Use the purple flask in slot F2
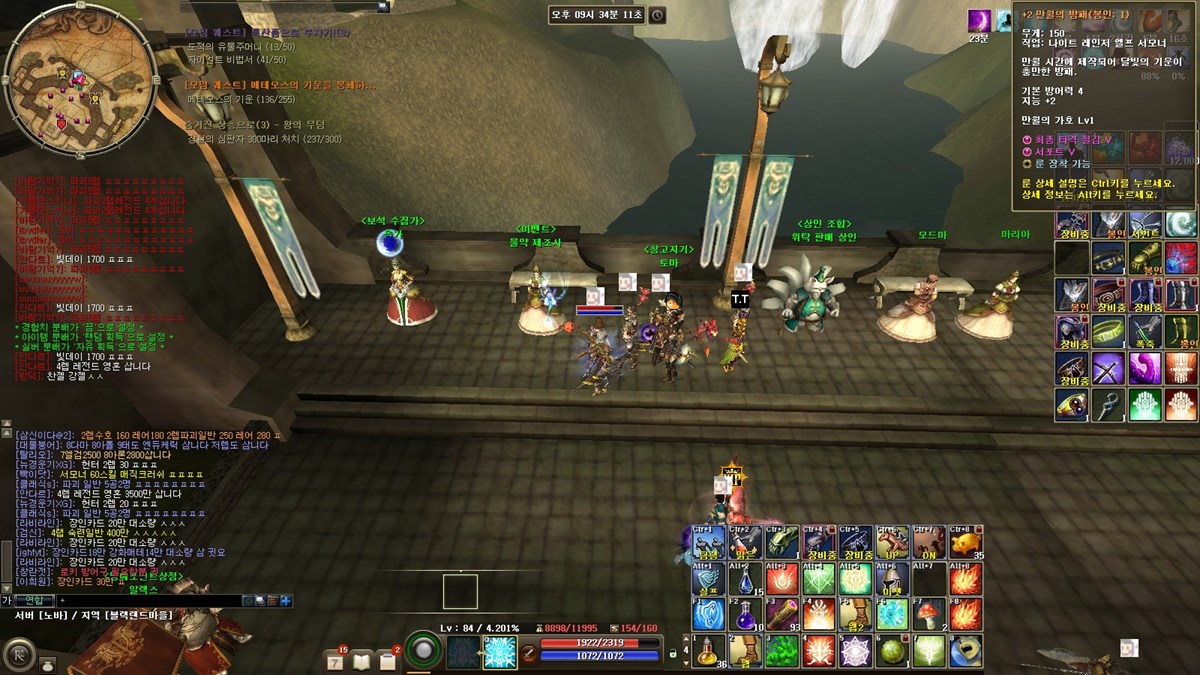 pyautogui.click(x=745, y=614)
